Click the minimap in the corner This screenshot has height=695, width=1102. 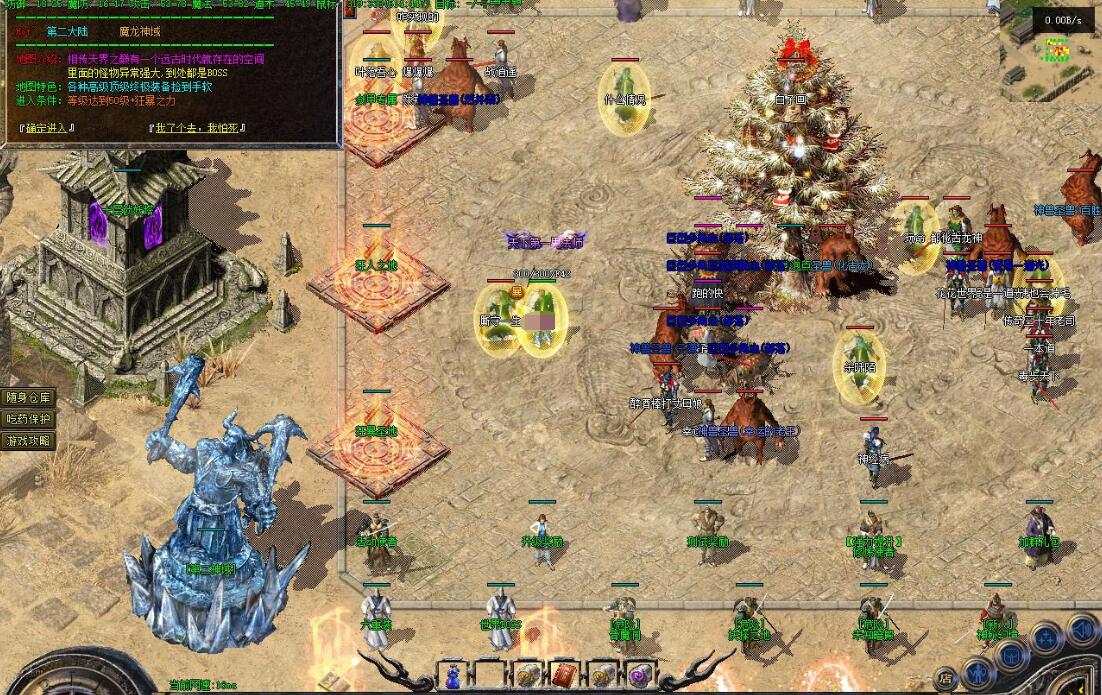tap(1050, 50)
